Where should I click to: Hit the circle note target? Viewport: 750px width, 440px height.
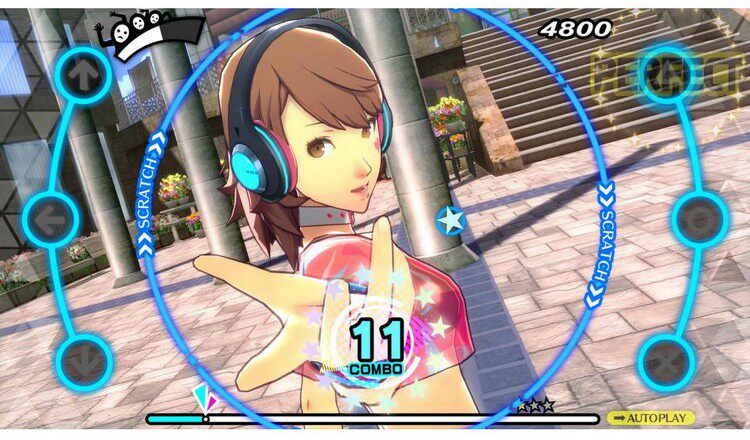tap(699, 218)
